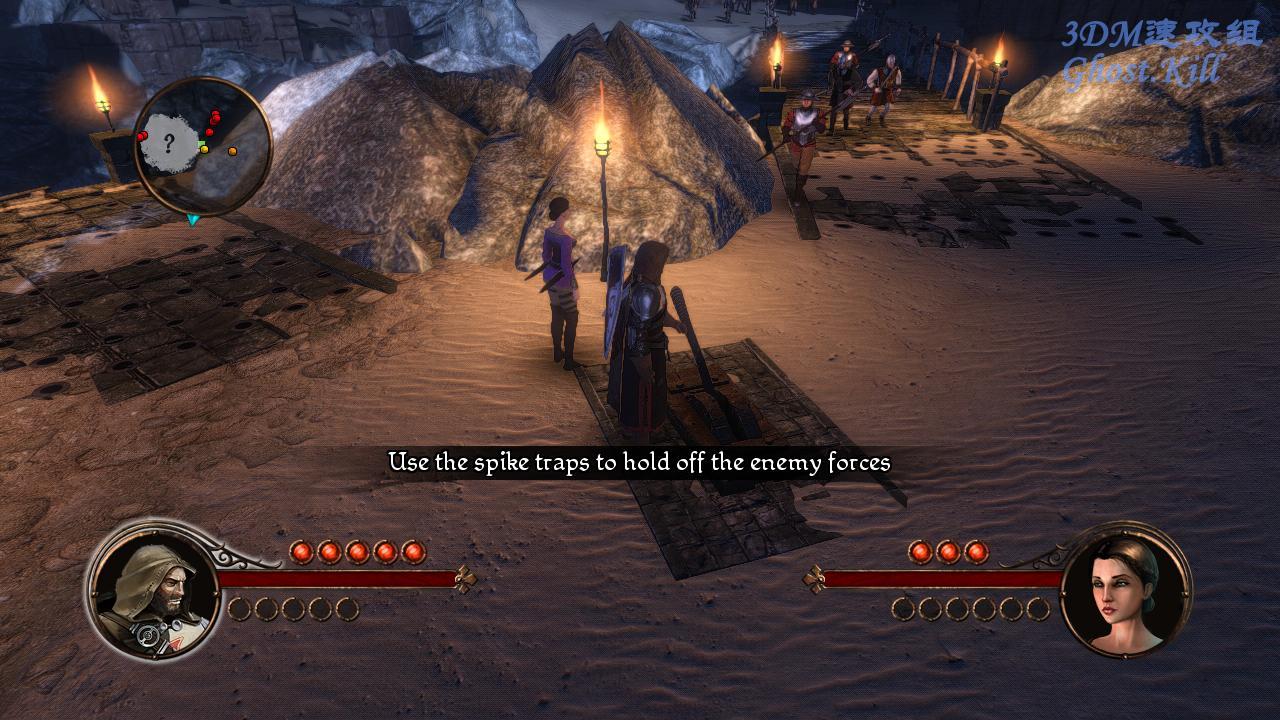Open the circular minimap
This screenshot has width=1280, height=720.
coord(202,147)
